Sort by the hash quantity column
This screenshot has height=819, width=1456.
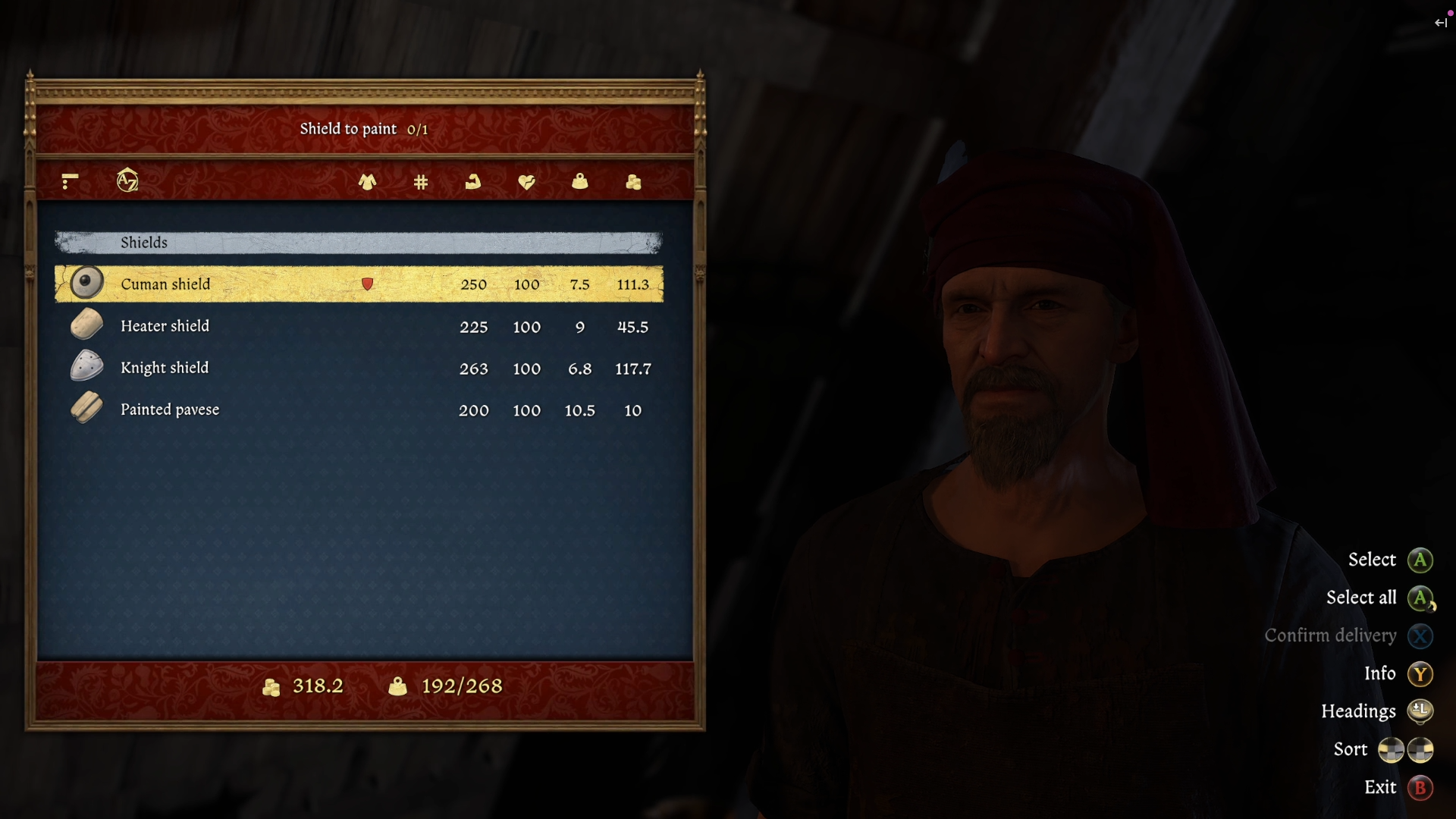(421, 182)
